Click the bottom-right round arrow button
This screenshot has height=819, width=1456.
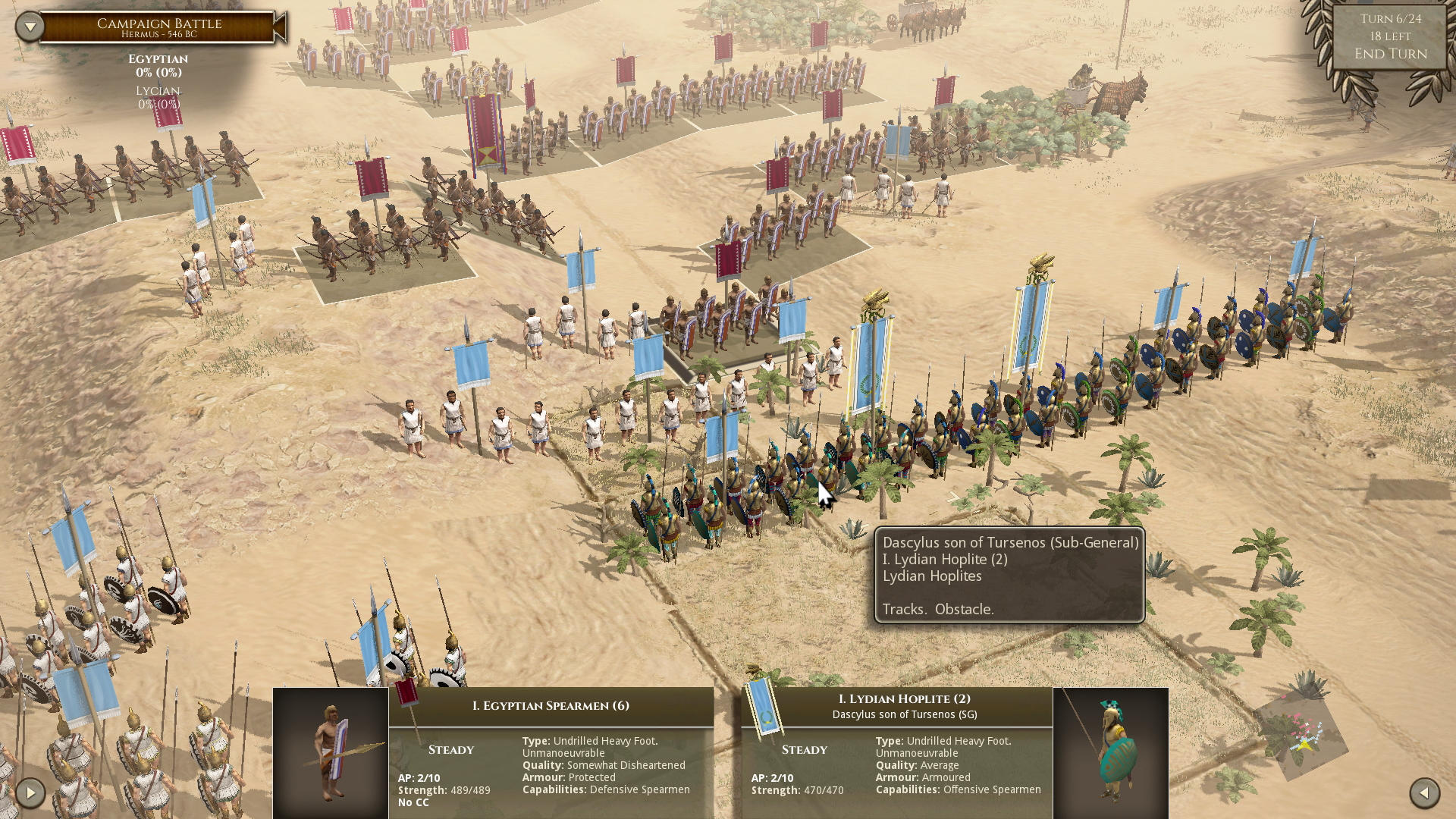(x=1424, y=793)
